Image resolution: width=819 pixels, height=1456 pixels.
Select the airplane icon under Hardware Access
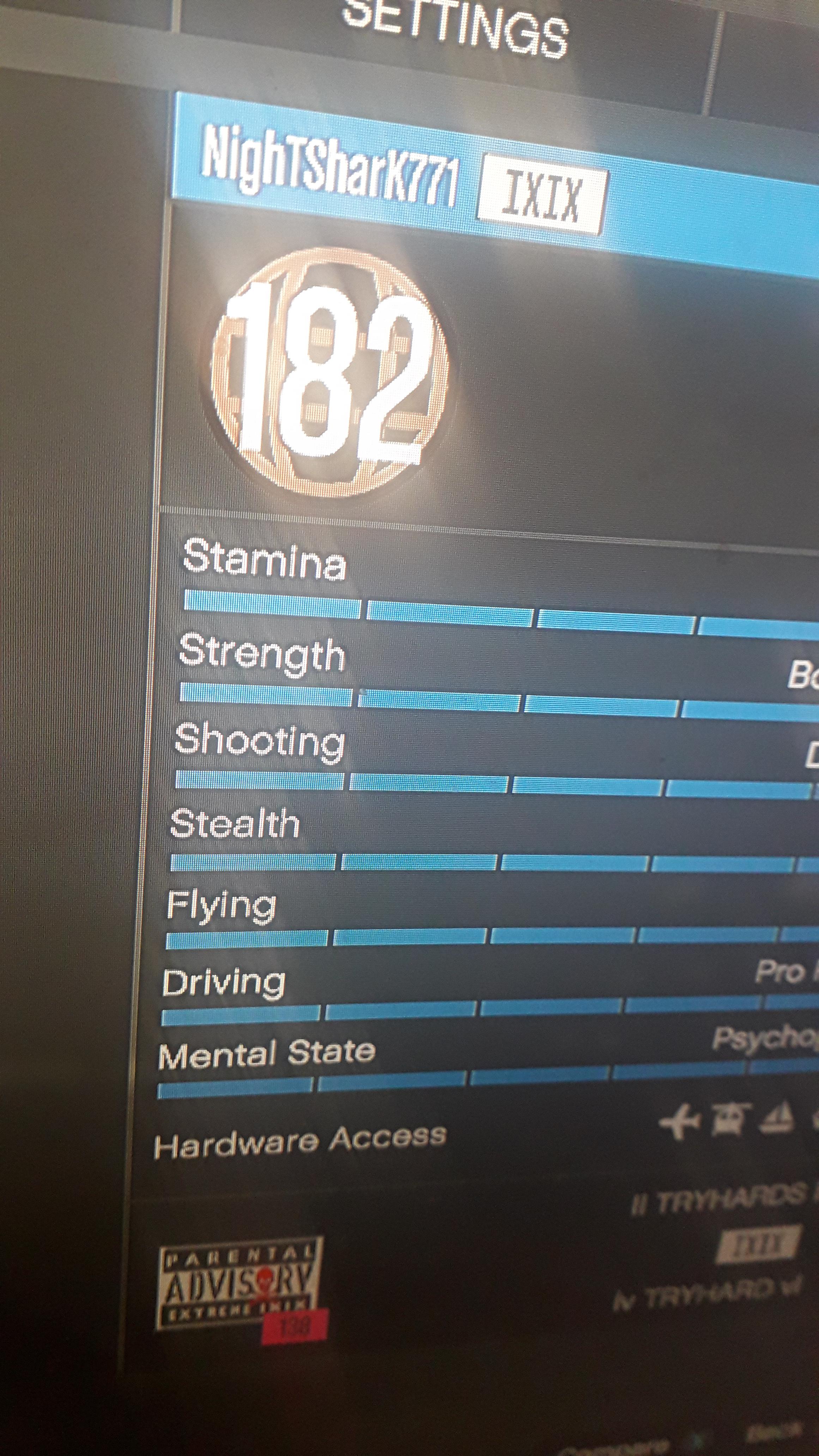click(x=680, y=1121)
